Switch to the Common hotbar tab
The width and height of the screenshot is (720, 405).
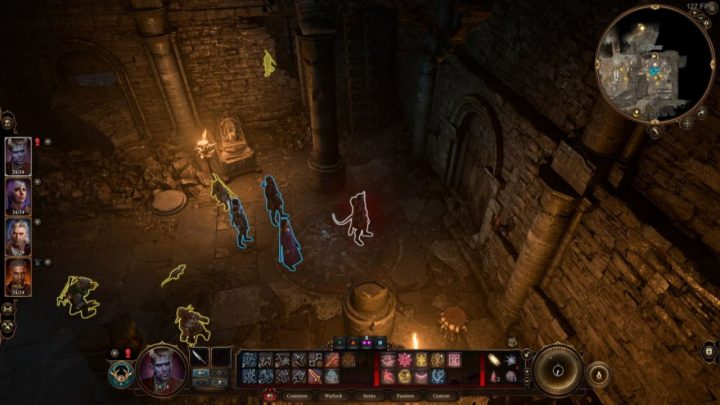[299, 395]
